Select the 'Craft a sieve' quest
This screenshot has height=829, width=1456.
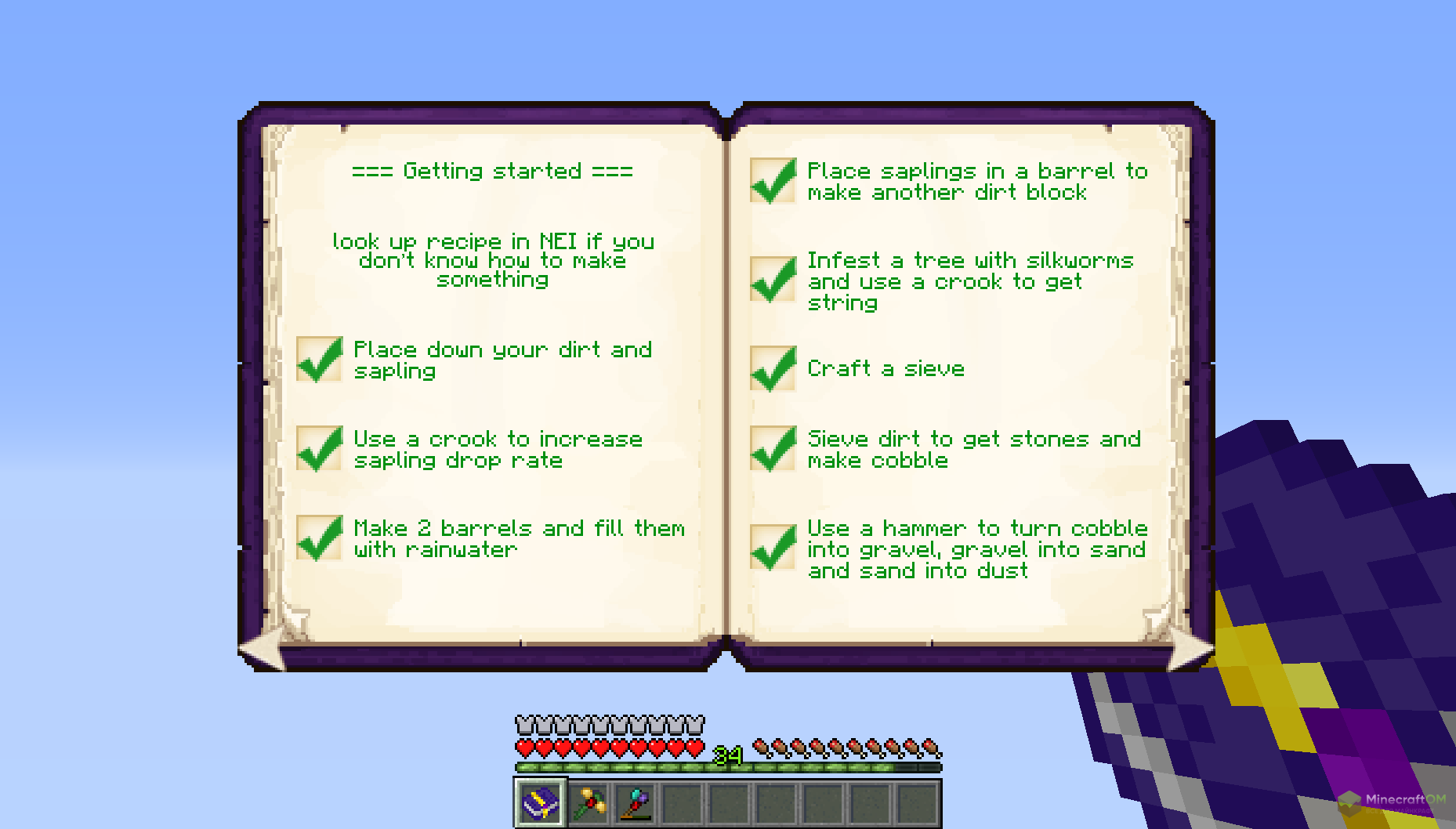click(886, 368)
